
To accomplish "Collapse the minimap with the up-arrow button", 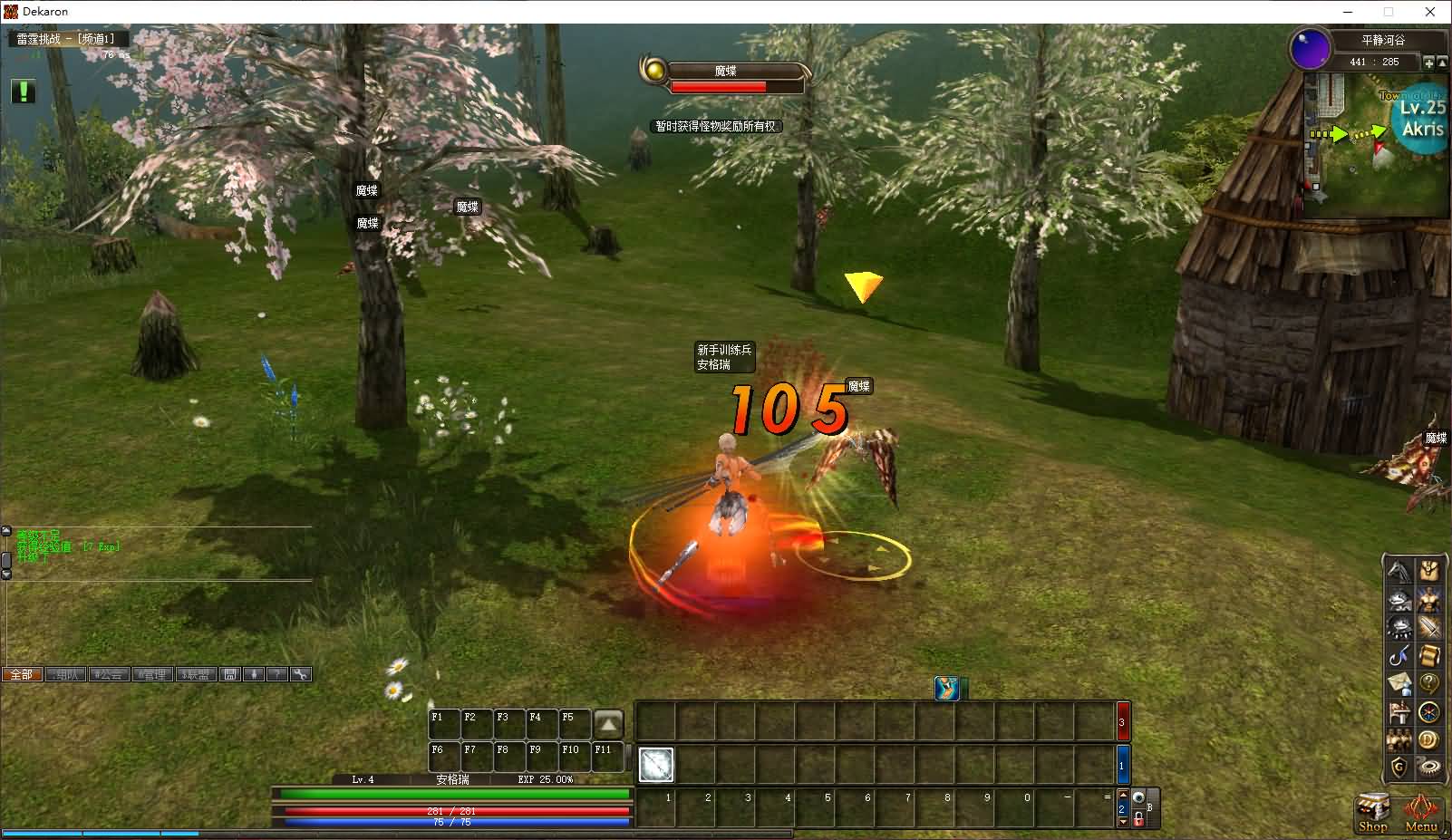I will pos(1442,63).
